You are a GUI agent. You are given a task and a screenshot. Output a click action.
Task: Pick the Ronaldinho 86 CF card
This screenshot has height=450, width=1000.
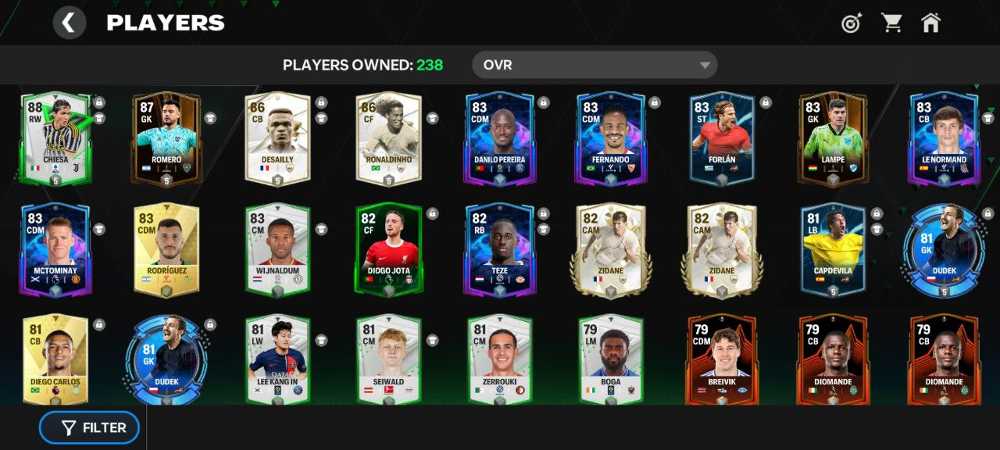click(x=388, y=140)
